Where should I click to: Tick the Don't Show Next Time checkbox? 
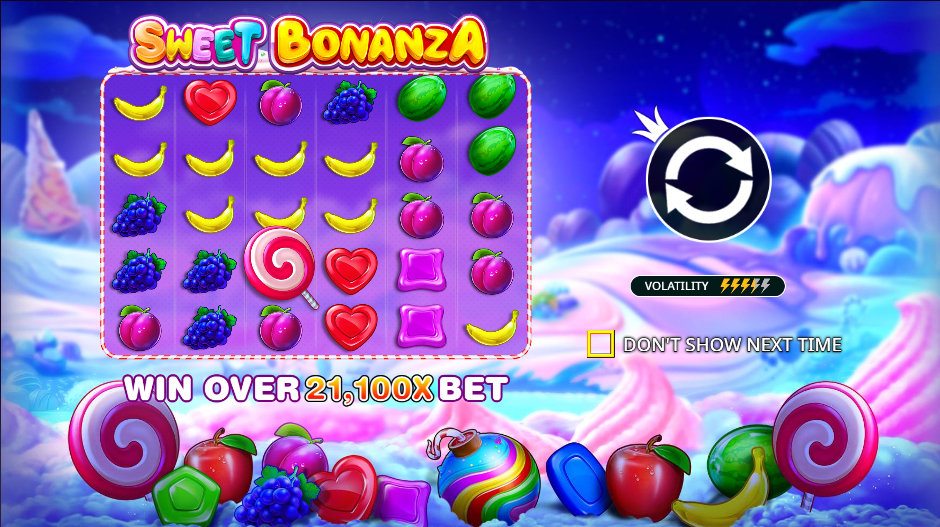pyautogui.click(x=600, y=344)
